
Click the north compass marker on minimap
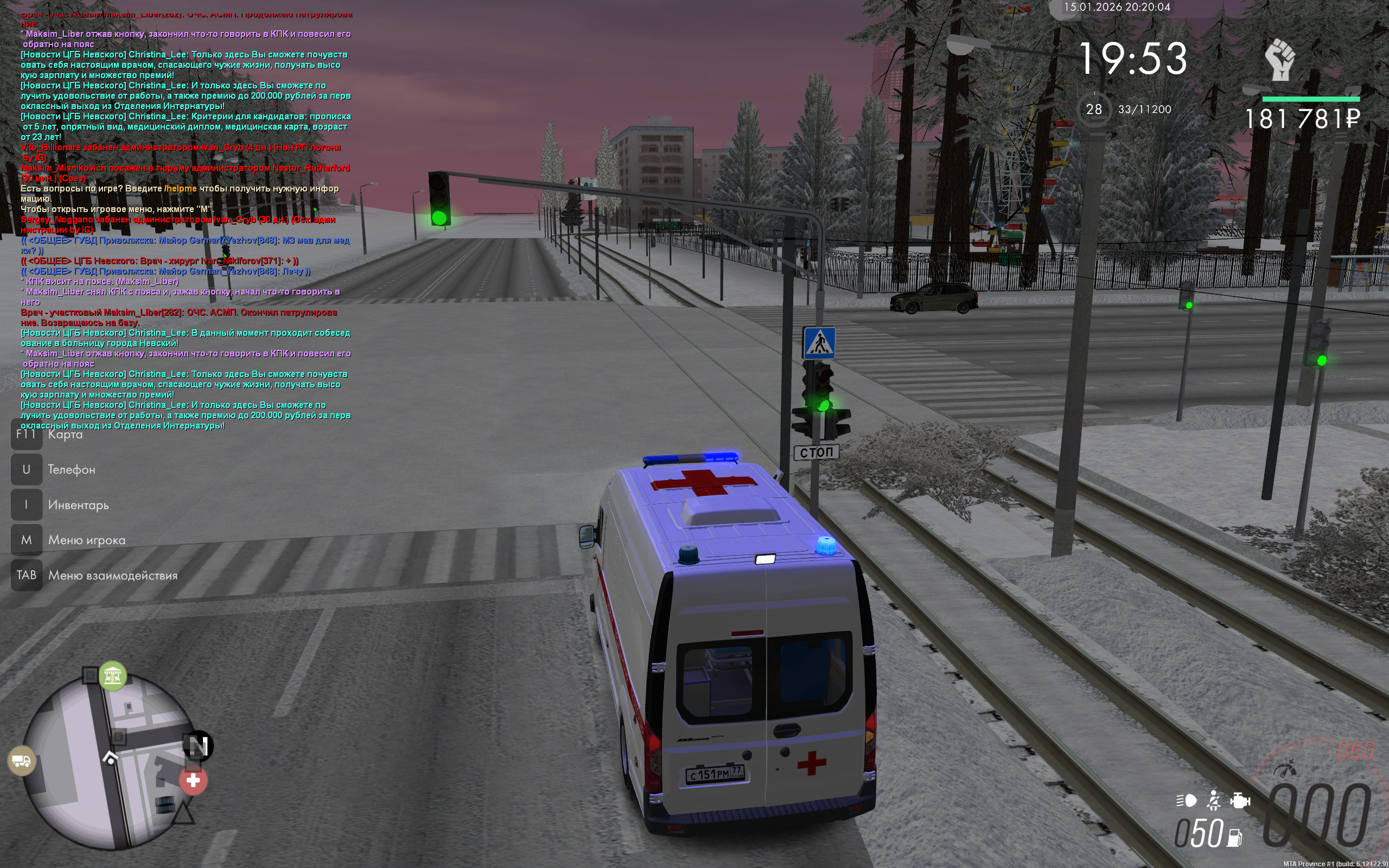(198, 746)
